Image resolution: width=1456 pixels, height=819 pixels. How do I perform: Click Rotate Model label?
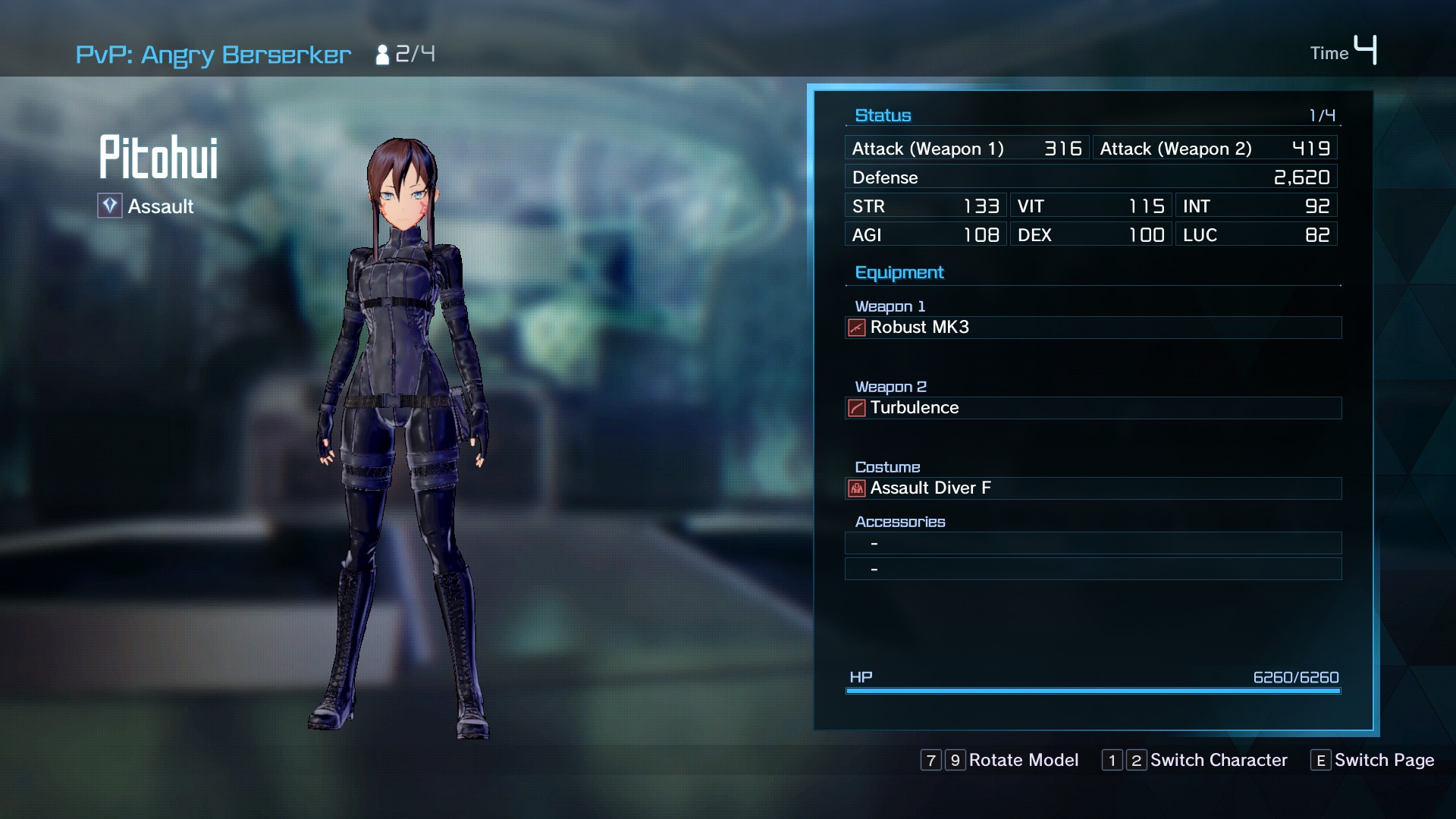point(1024,760)
